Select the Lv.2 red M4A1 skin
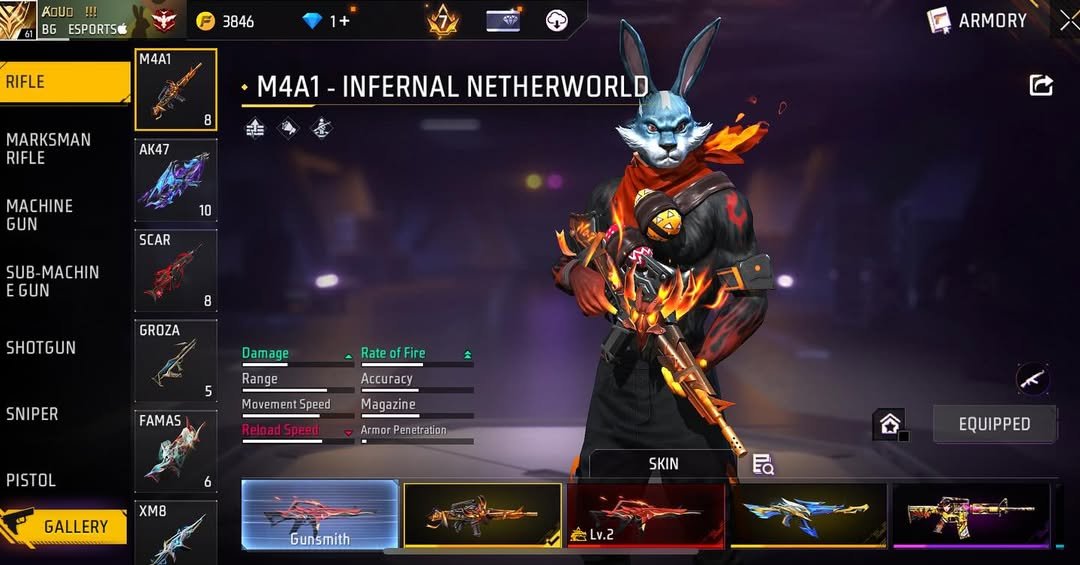Viewport: 1080px width, 565px height. 645,515
